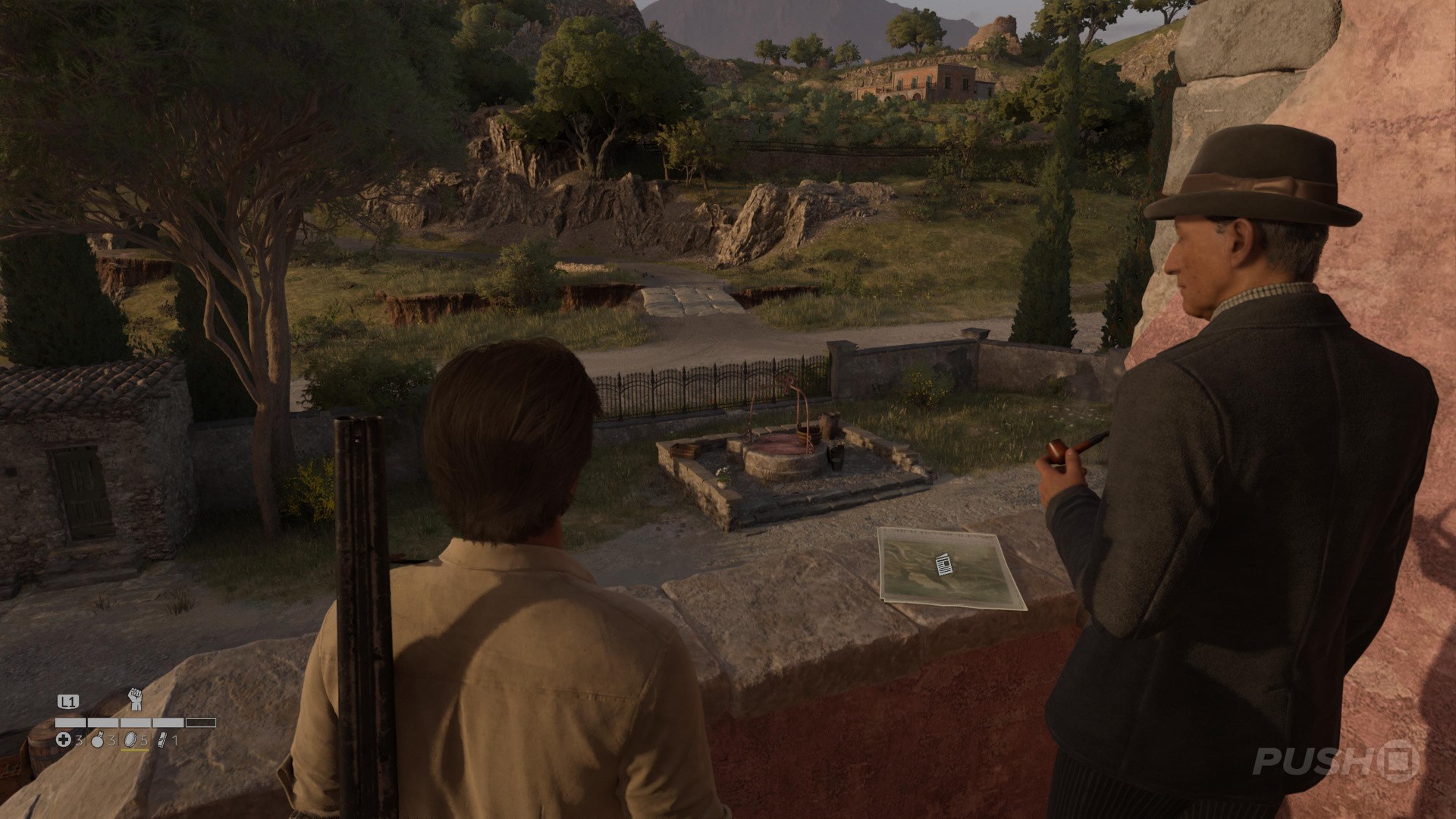Click the raised fist melee icon
The height and width of the screenshot is (819, 1456).
(x=135, y=699)
